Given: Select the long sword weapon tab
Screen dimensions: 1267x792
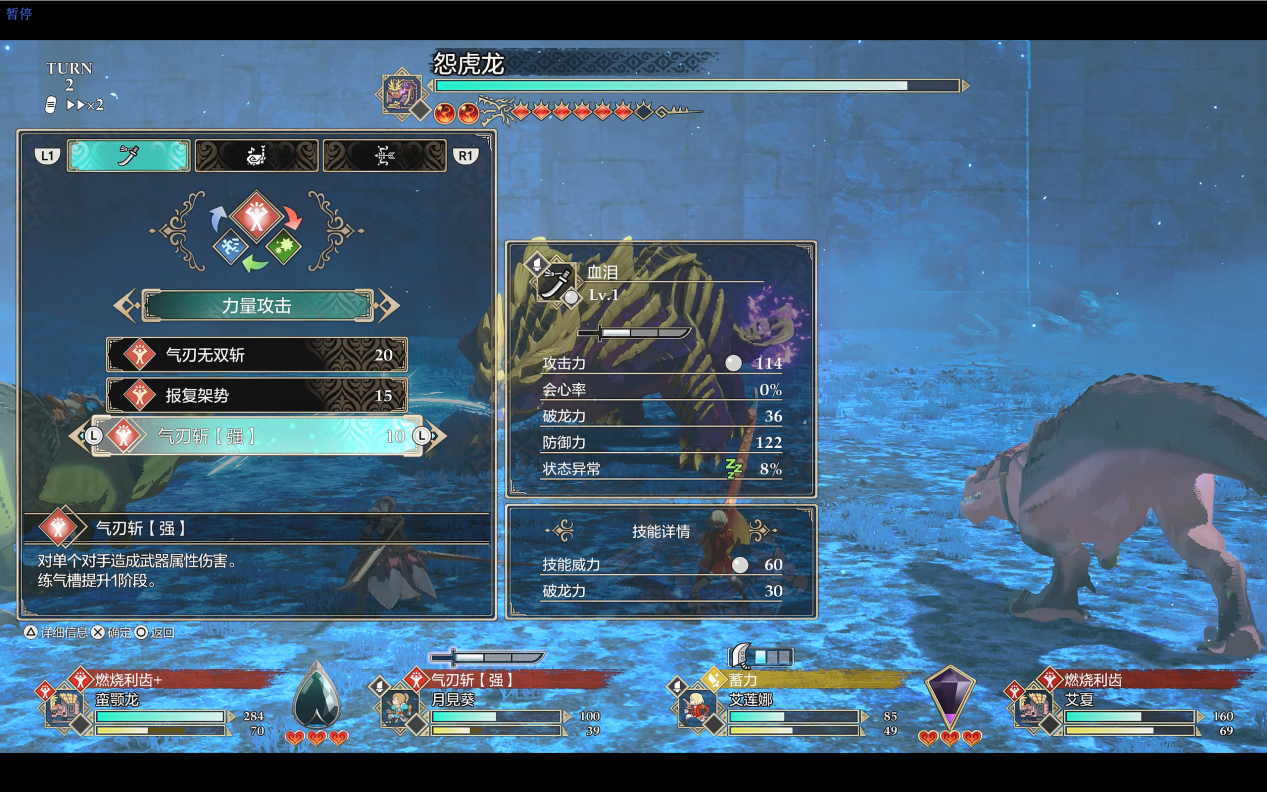Looking at the screenshot, I should pos(128,156).
